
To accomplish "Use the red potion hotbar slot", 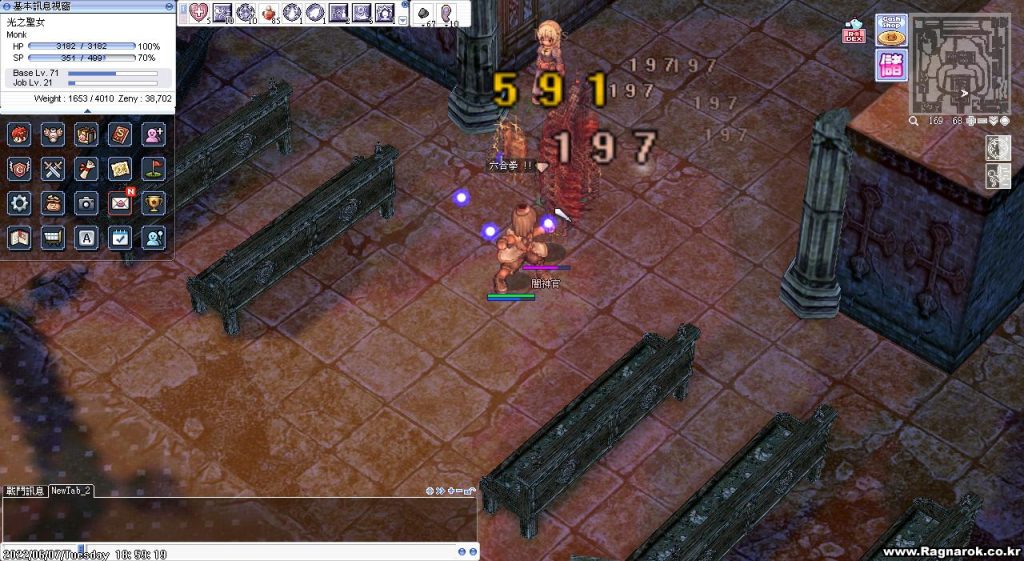I will click(269, 13).
